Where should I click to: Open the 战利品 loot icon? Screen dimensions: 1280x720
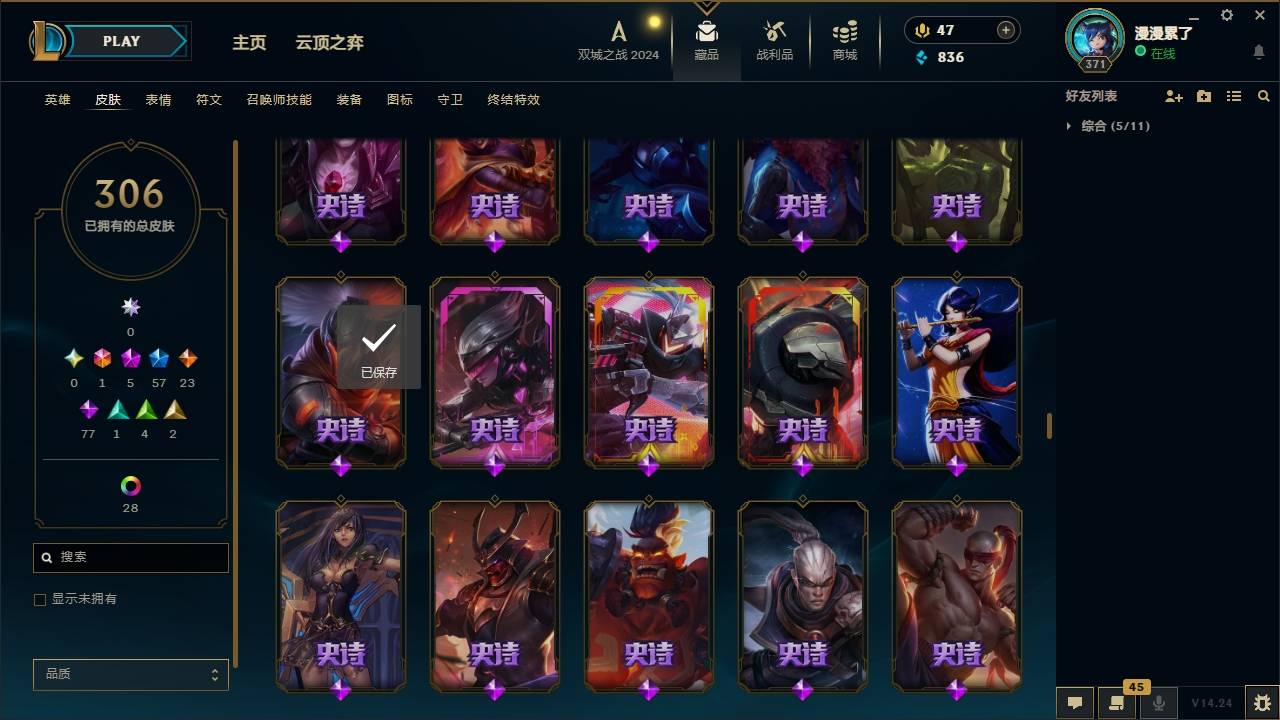pos(775,40)
